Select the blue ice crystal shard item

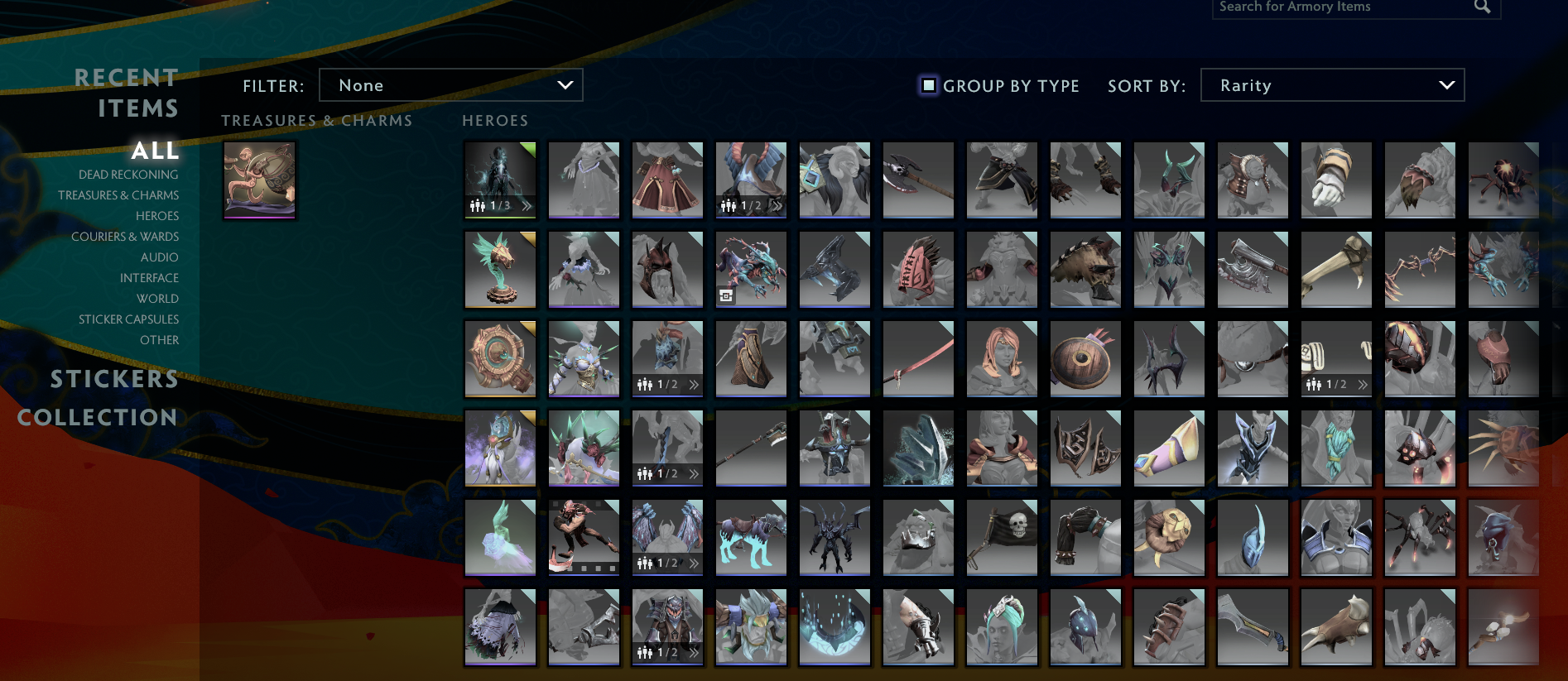point(918,448)
